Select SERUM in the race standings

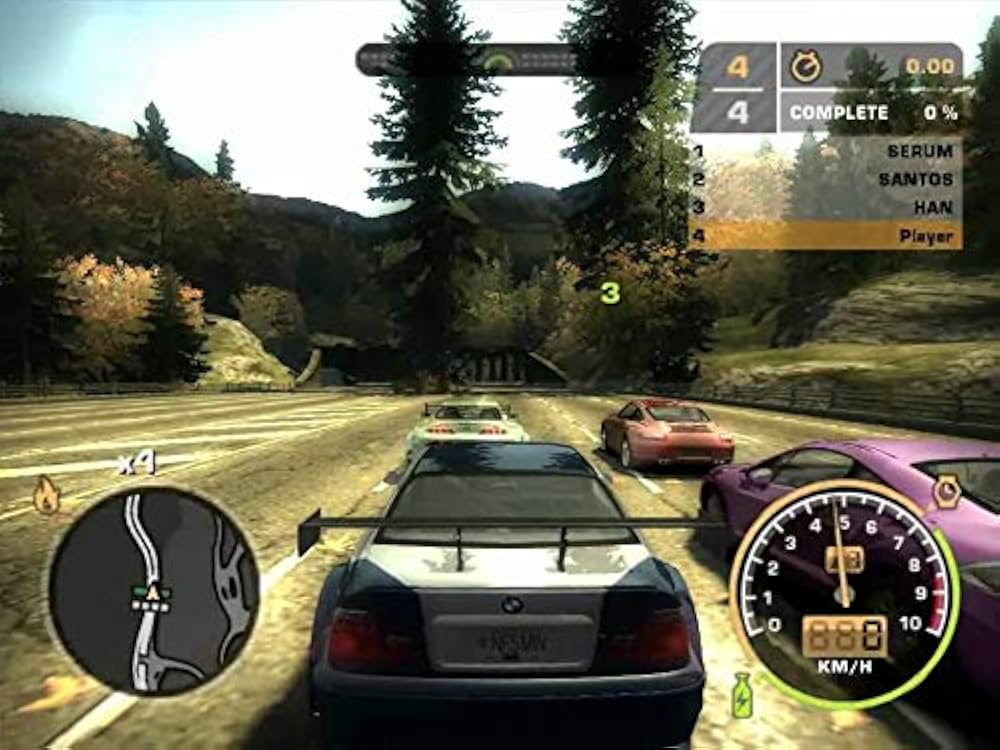pos(826,152)
